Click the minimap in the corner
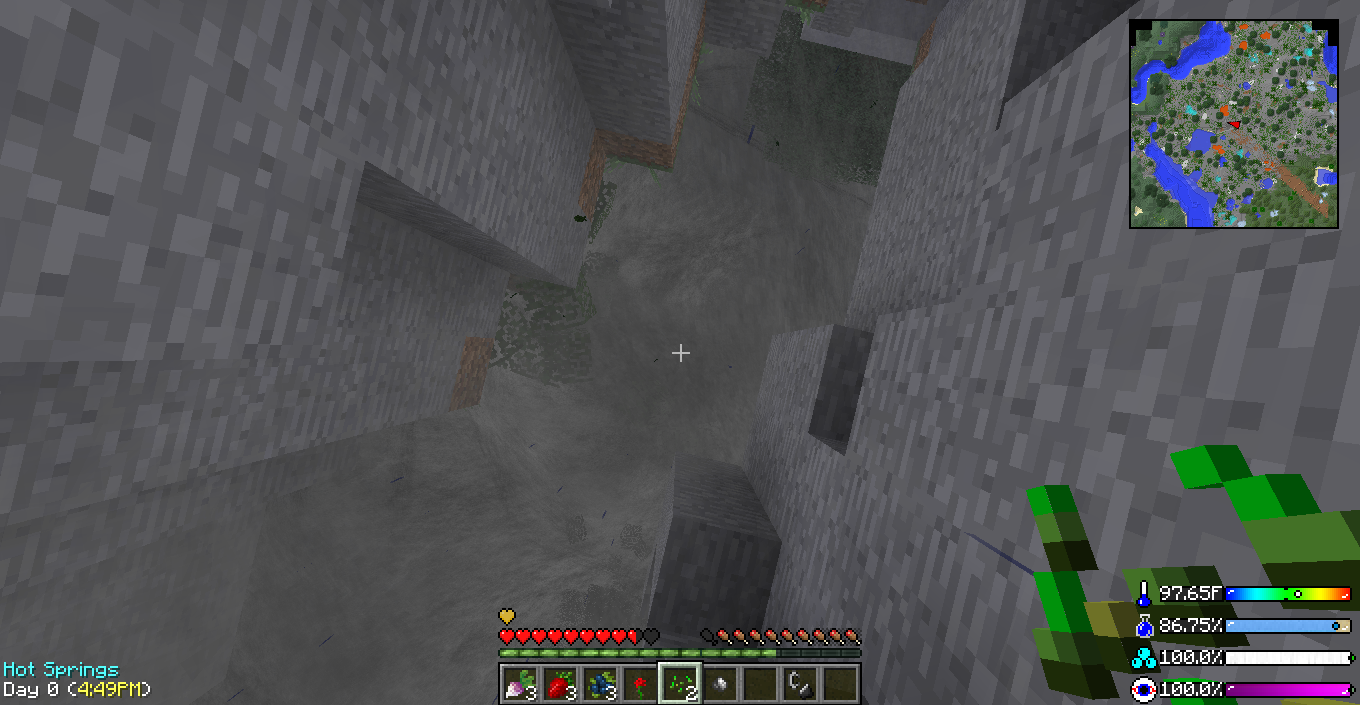The height and width of the screenshot is (705, 1360). [1234, 124]
